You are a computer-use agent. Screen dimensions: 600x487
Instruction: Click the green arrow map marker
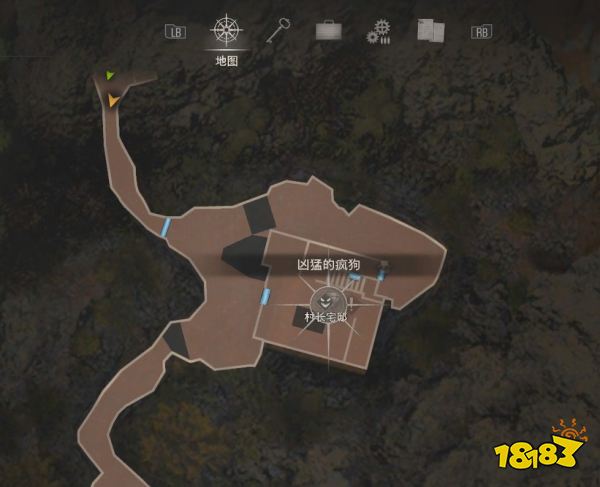(x=112, y=75)
